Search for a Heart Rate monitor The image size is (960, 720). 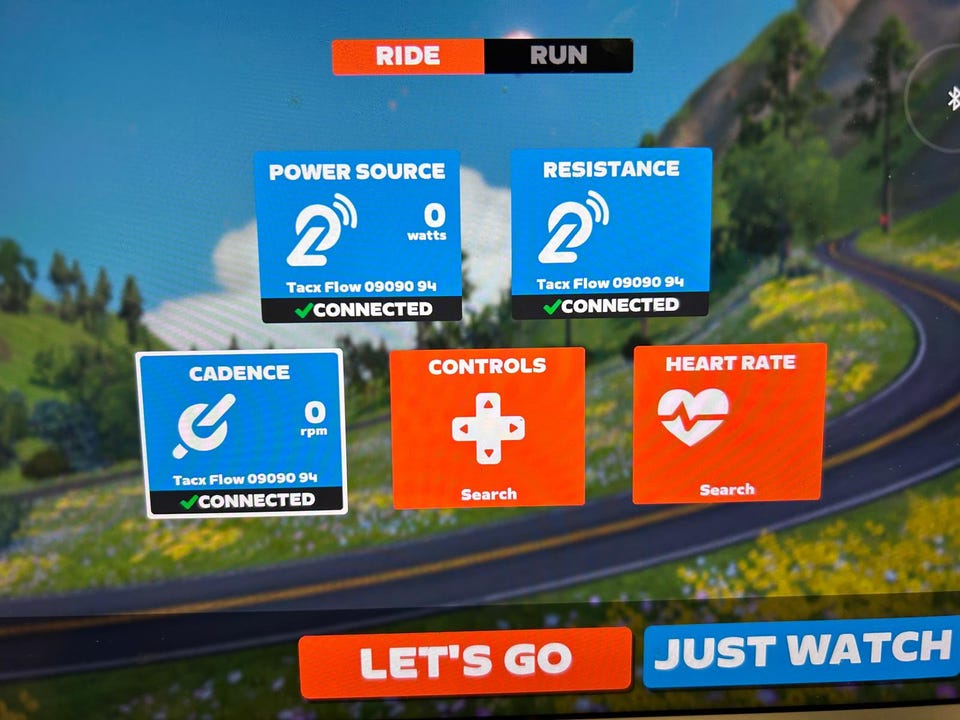[729, 424]
